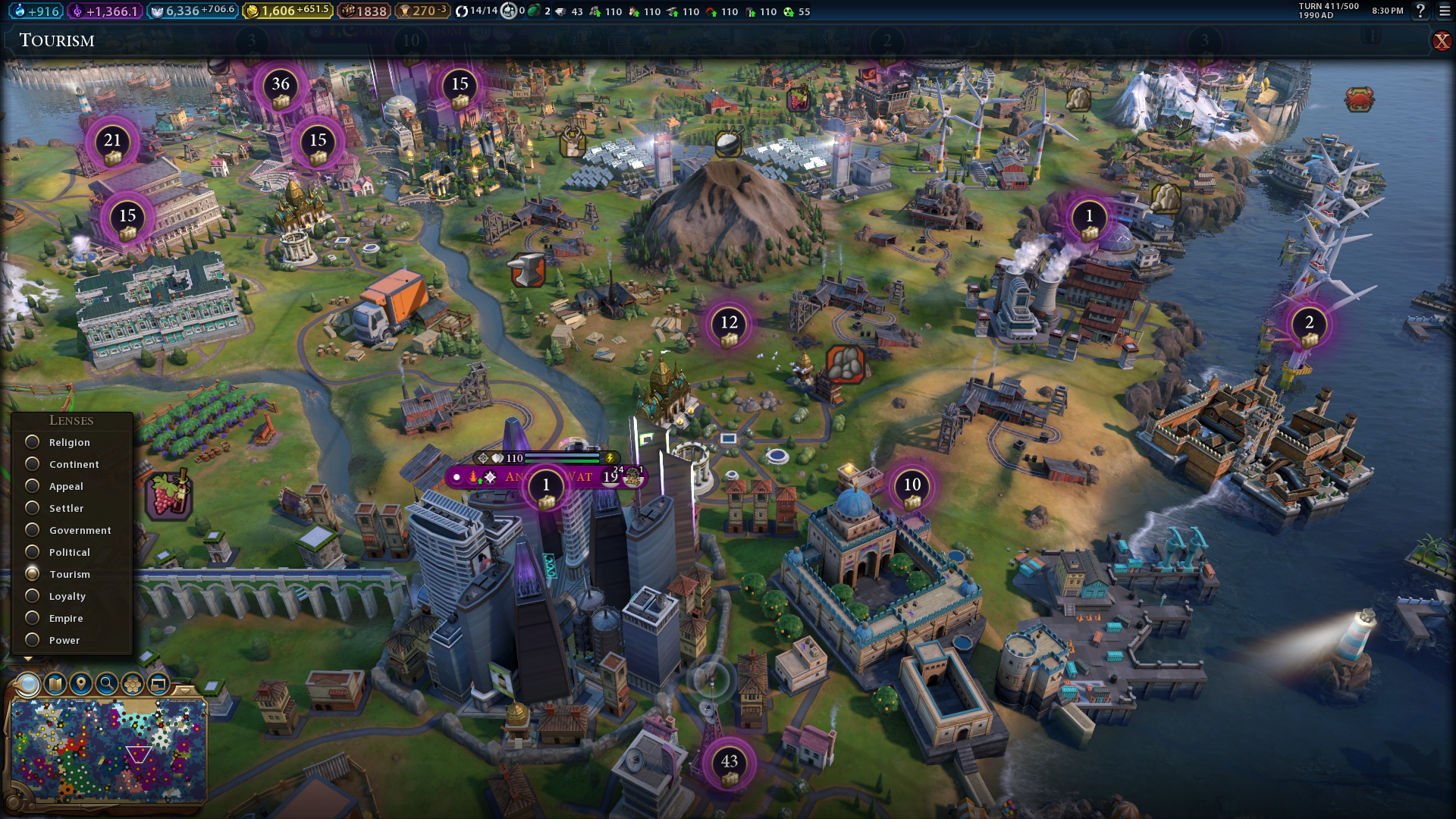
Task: Select the Government lens
Action: click(33, 530)
